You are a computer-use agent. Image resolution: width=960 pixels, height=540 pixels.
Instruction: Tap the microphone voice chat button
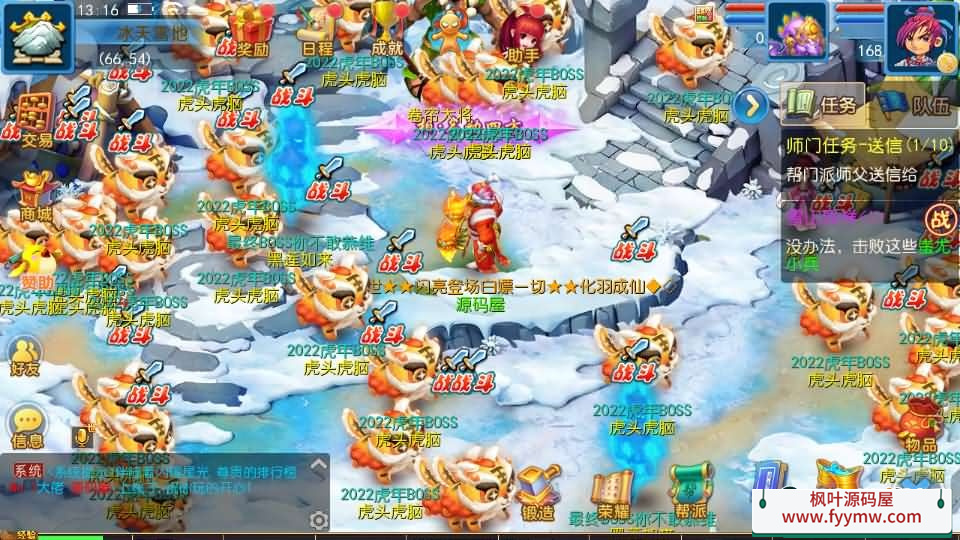coord(81,437)
